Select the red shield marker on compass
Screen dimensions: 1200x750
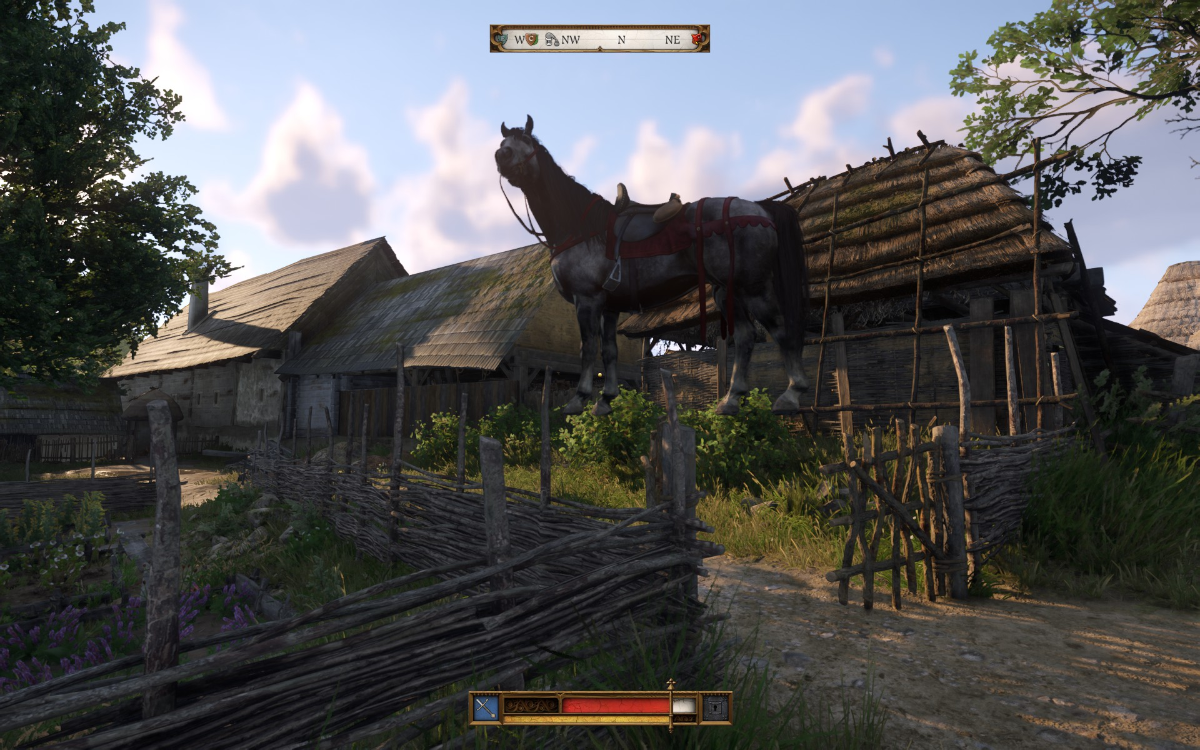[x=697, y=38]
